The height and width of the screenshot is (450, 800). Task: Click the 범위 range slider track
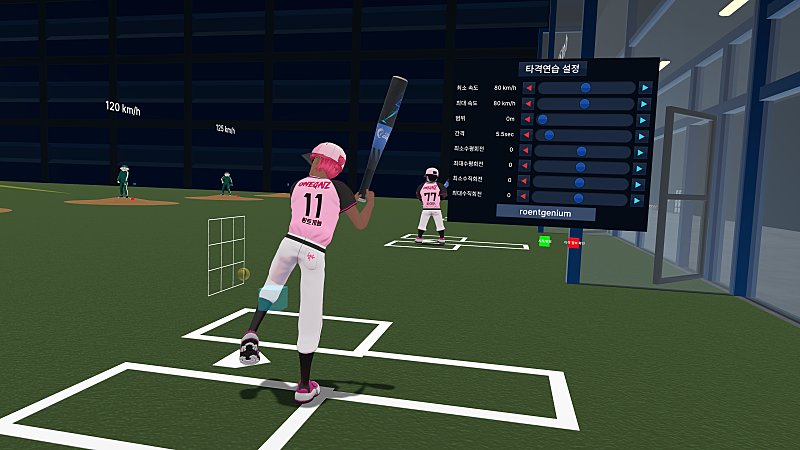586,119
